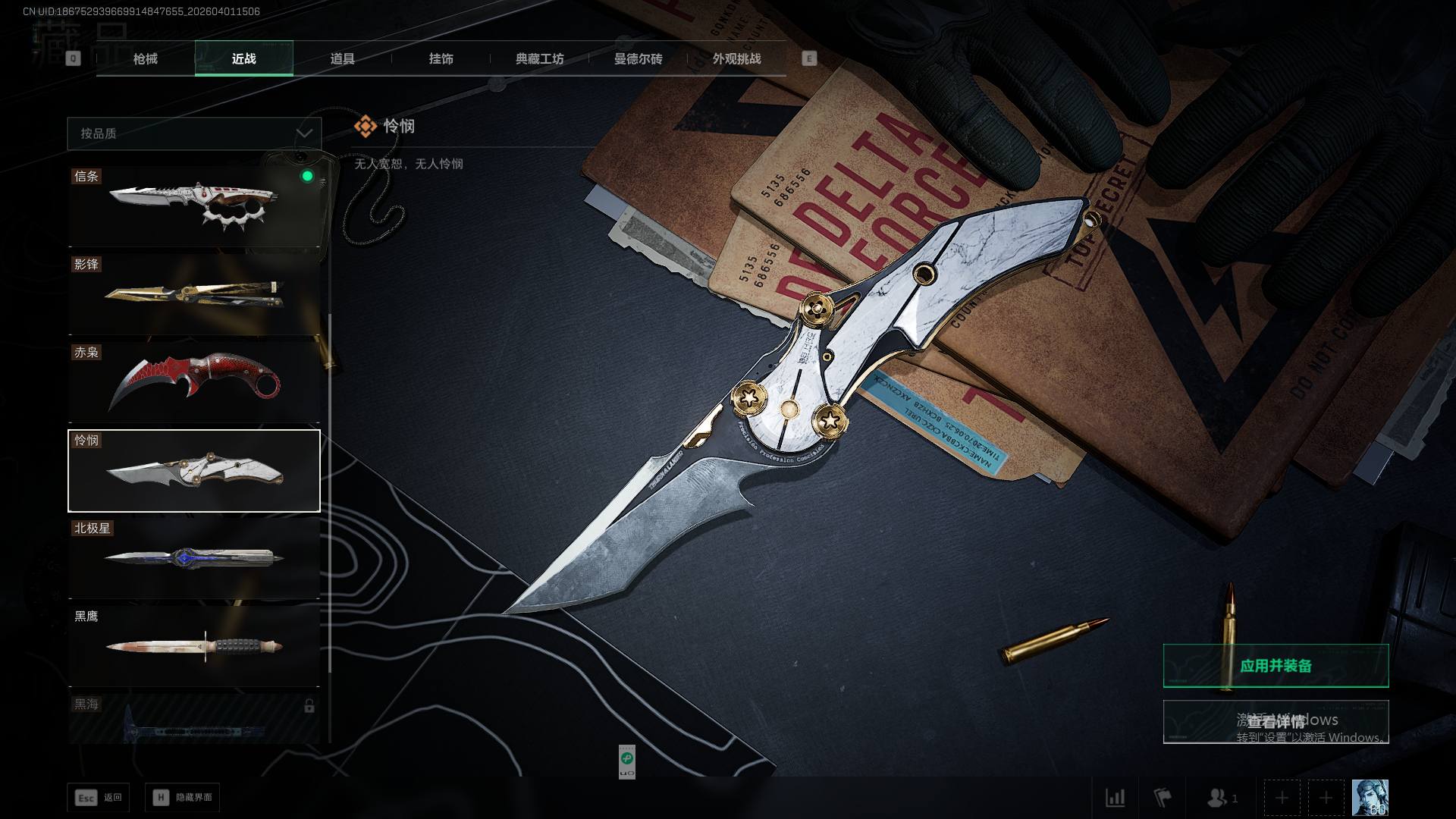Select the 怜悯 knife skin
The width and height of the screenshot is (1456, 819).
pos(194,471)
